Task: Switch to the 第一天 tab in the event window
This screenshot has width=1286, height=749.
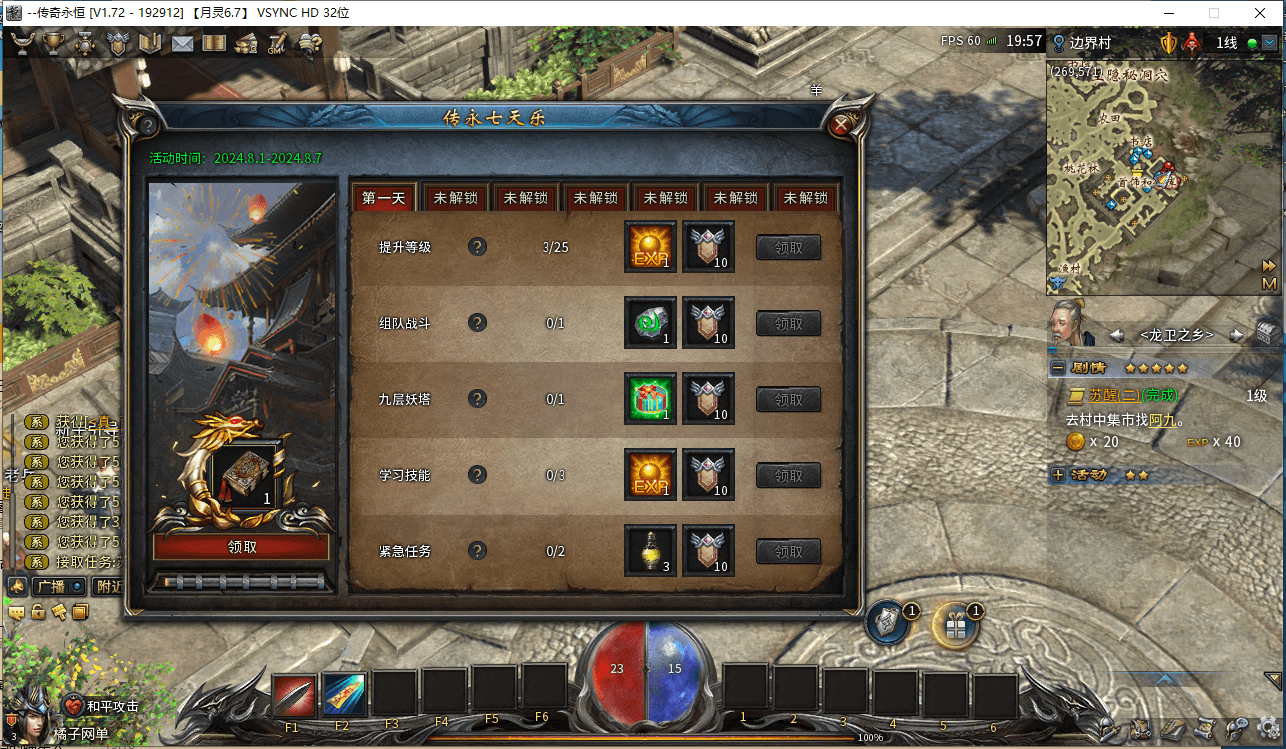Action: click(383, 197)
